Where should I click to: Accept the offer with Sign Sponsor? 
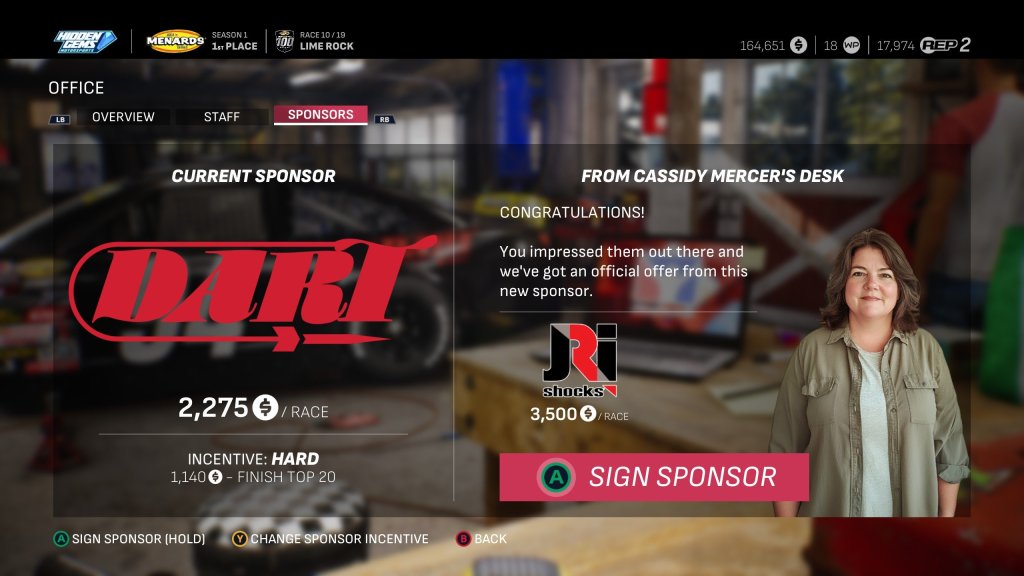[654, 477]
